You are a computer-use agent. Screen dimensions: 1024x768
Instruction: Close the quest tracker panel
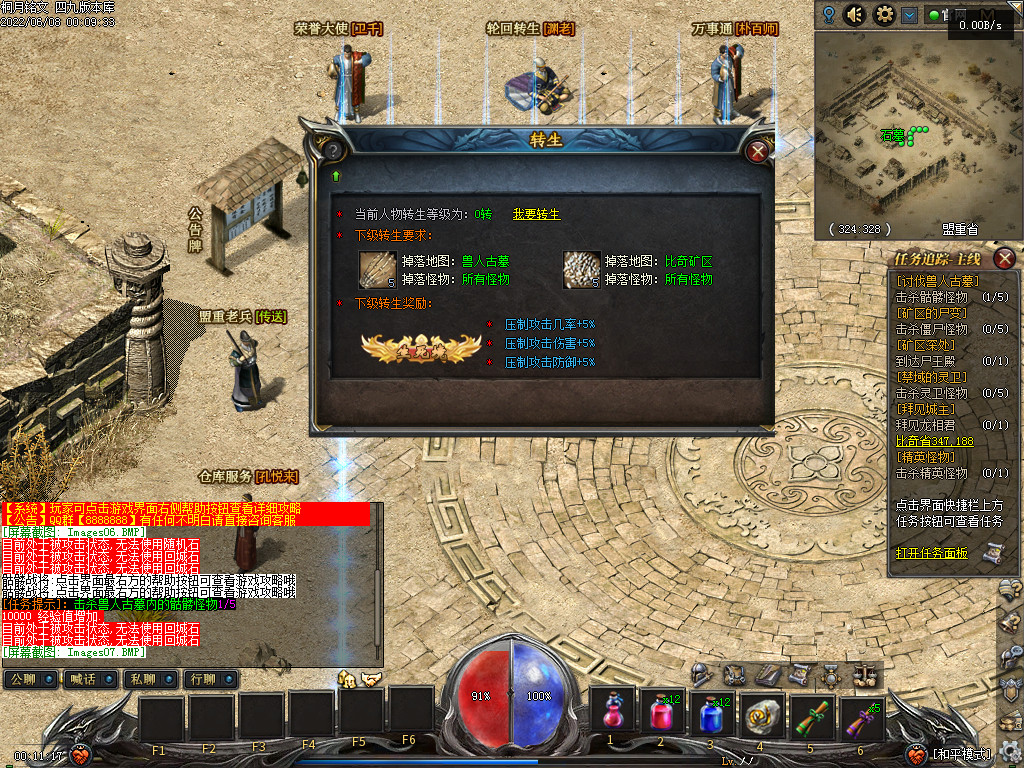click(x=1006, y=259)
